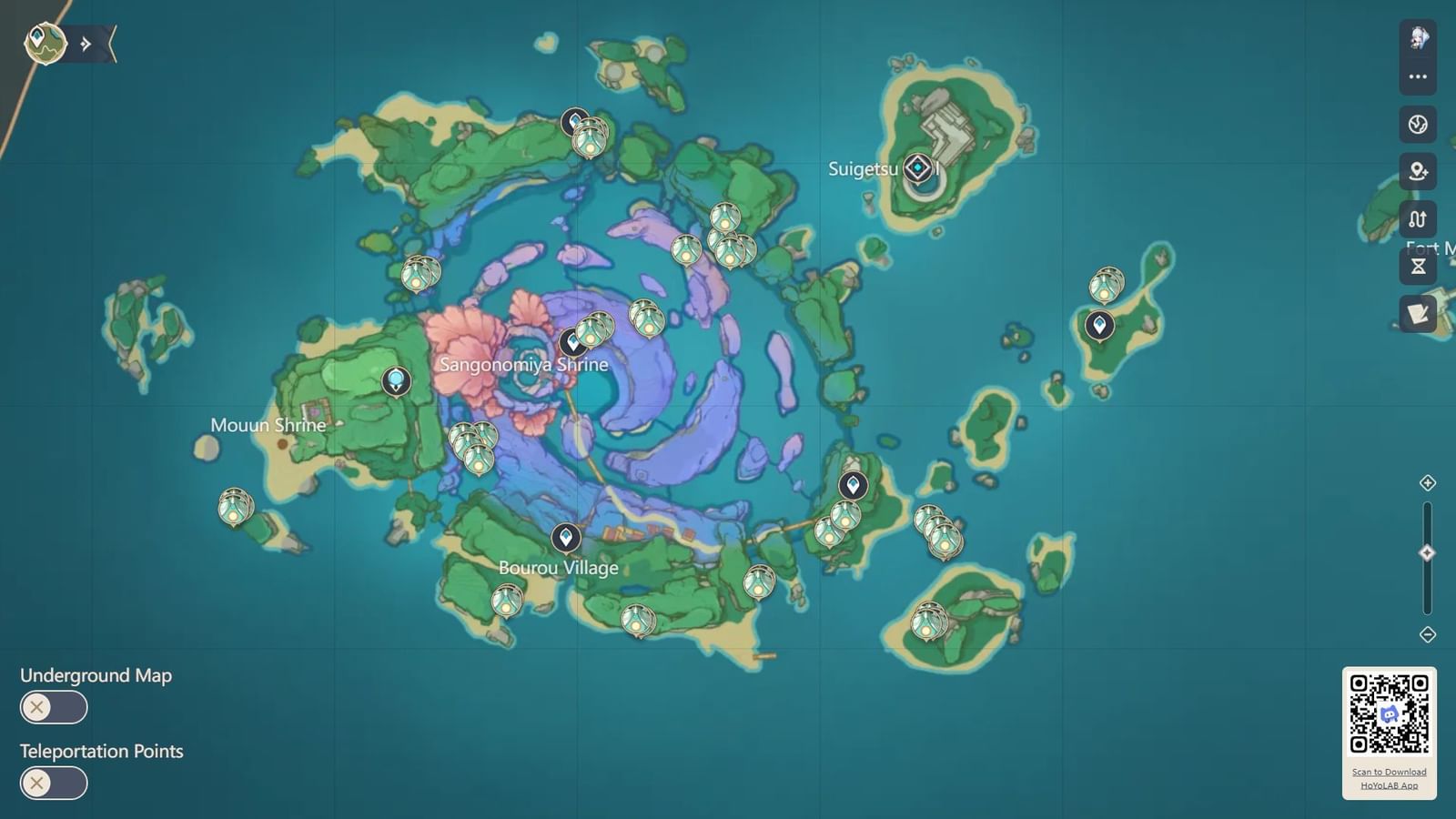Expand the panel using the double-chevron arrow
The height and width of the screenshot is (819, 1456).
pyautogui.click(x=85, y=41)
